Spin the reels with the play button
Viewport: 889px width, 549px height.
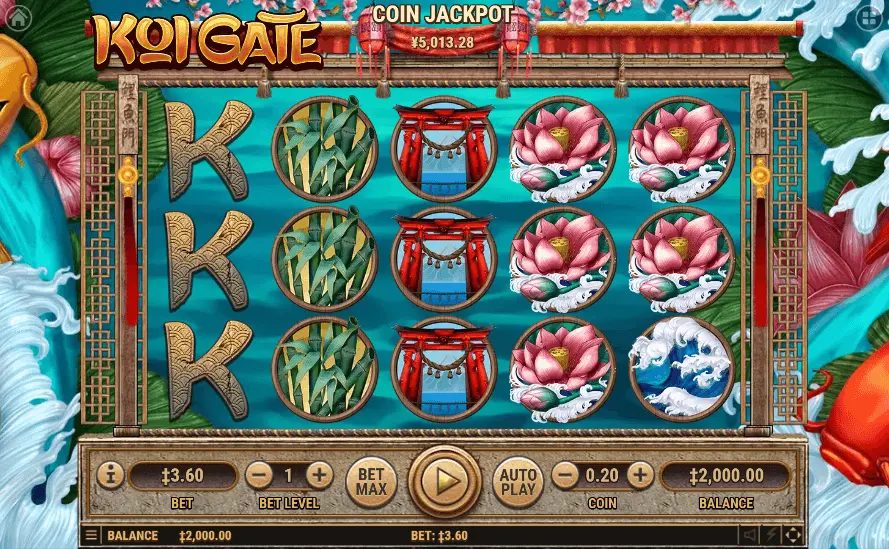(x=445, y=481)
